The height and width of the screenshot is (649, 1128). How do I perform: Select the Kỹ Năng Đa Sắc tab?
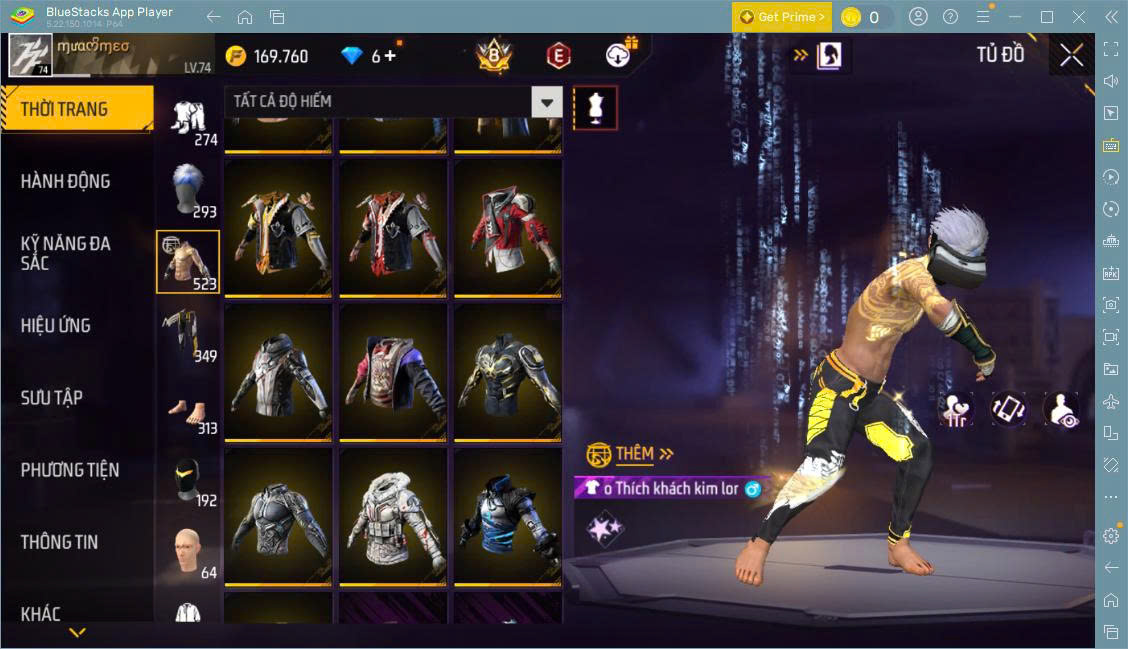pyautogui.click(x=66, y=253)
